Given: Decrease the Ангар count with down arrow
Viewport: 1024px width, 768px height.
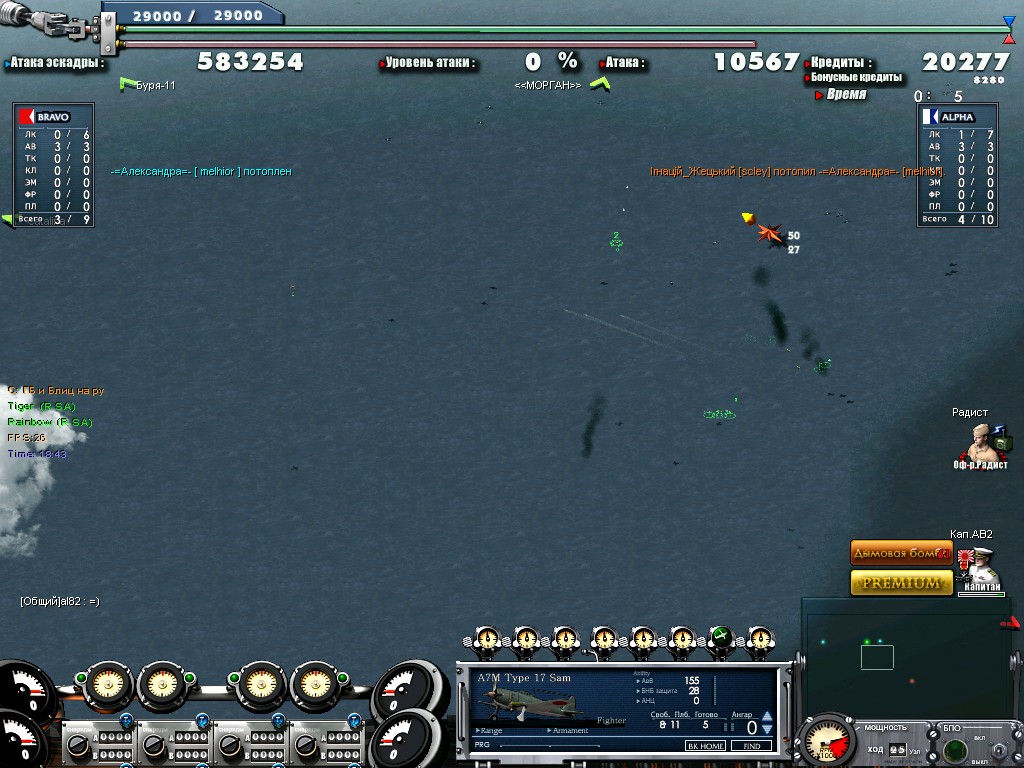Looking at the screenshot, I should point(767,729).
